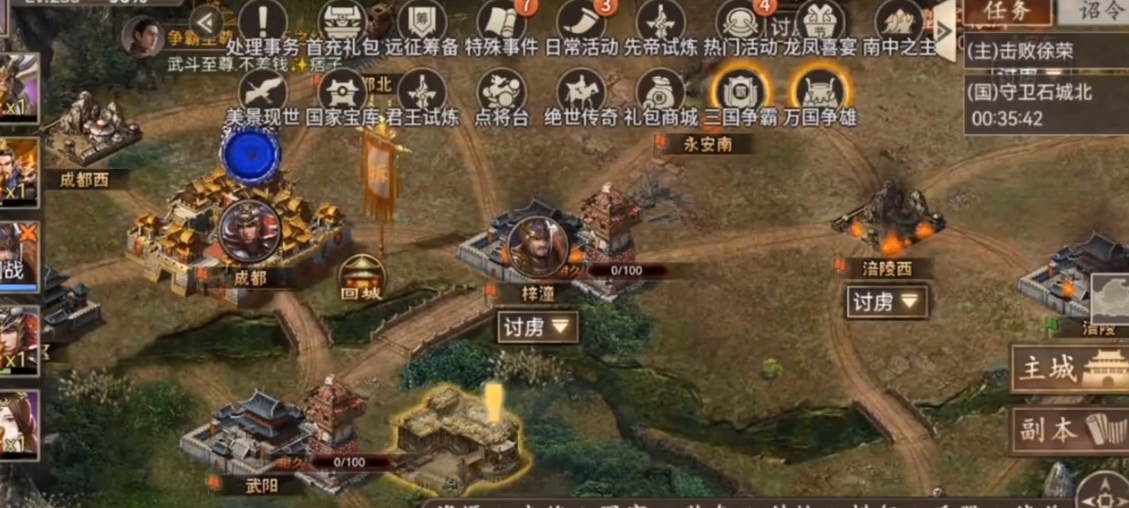Open the 国家宝库 national treasury
Image resolution: width=1129 pixels, height=508 pixels.
(x=343, y=93)
